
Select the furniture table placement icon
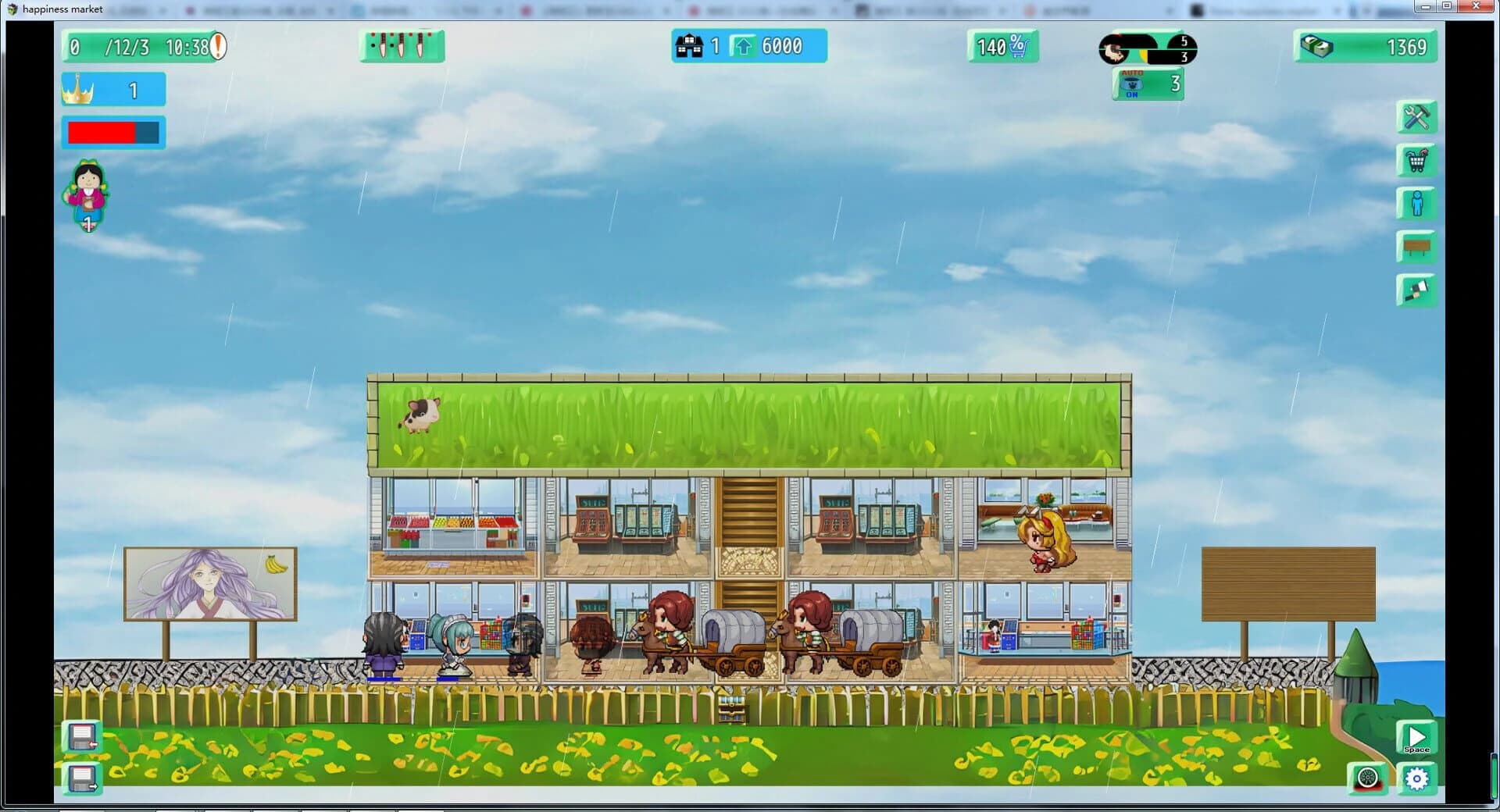1416,247
